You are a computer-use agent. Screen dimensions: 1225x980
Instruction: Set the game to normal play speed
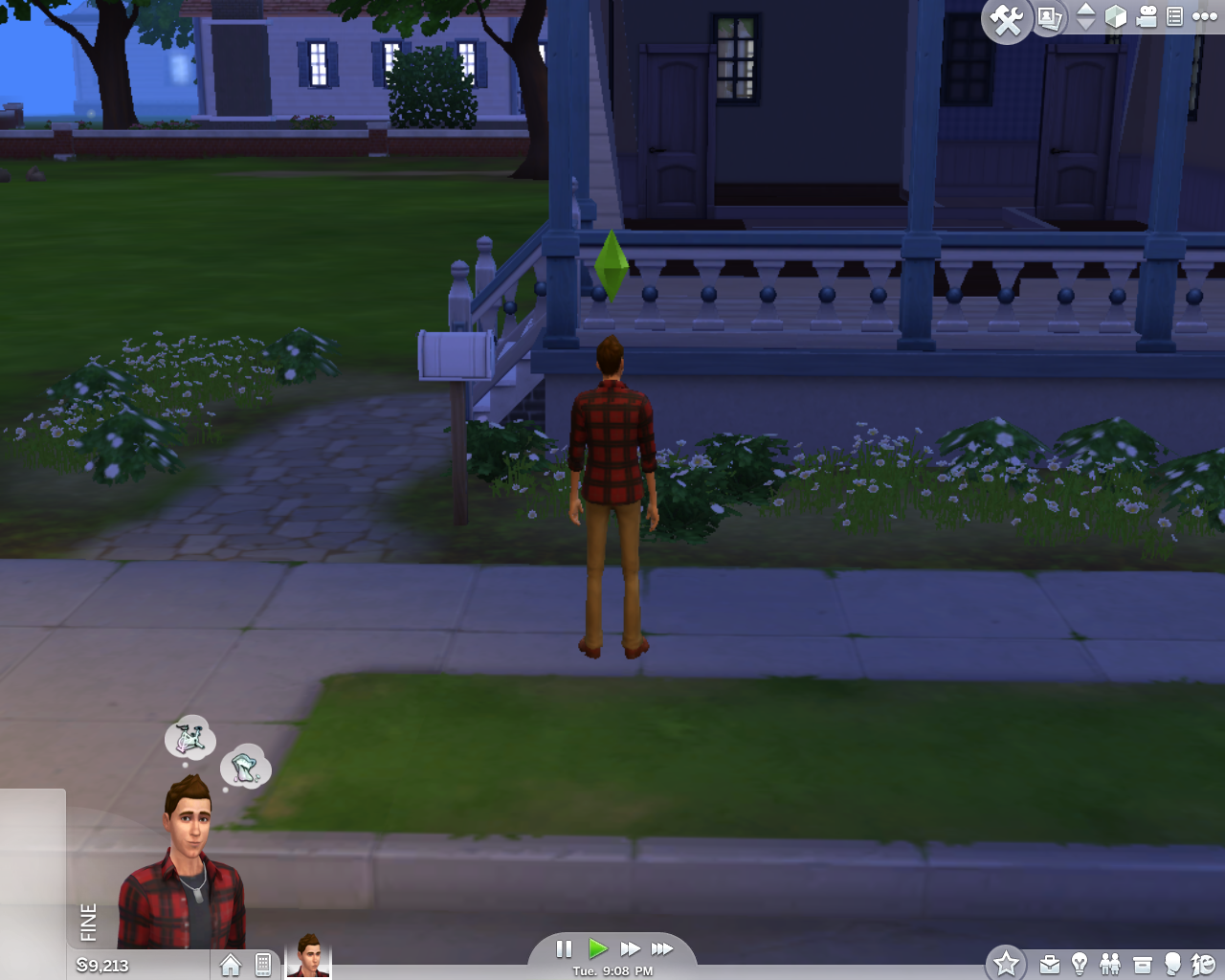coord(598,948)
